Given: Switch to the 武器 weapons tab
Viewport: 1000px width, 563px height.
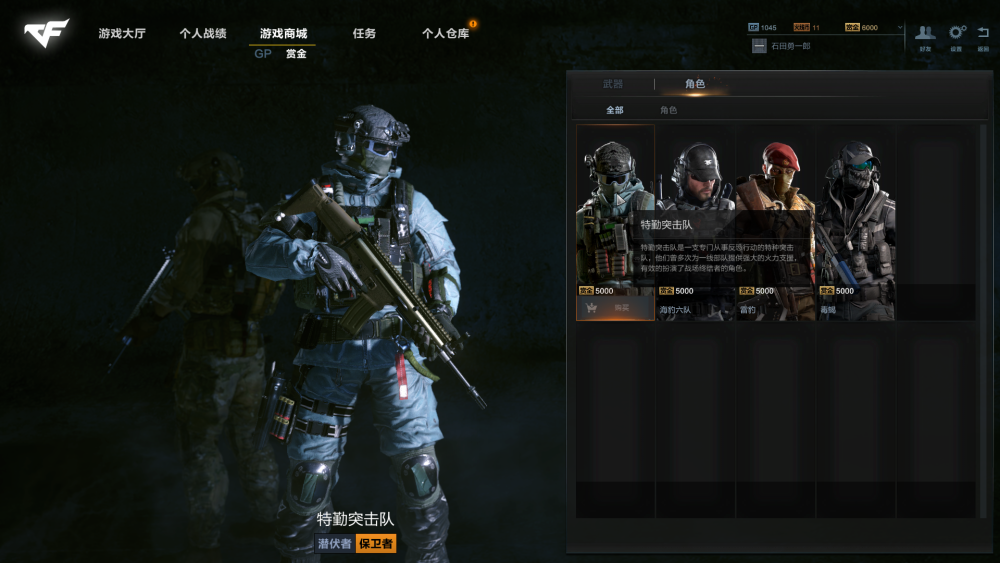Looking at the screenshot, I should (613, 84).
